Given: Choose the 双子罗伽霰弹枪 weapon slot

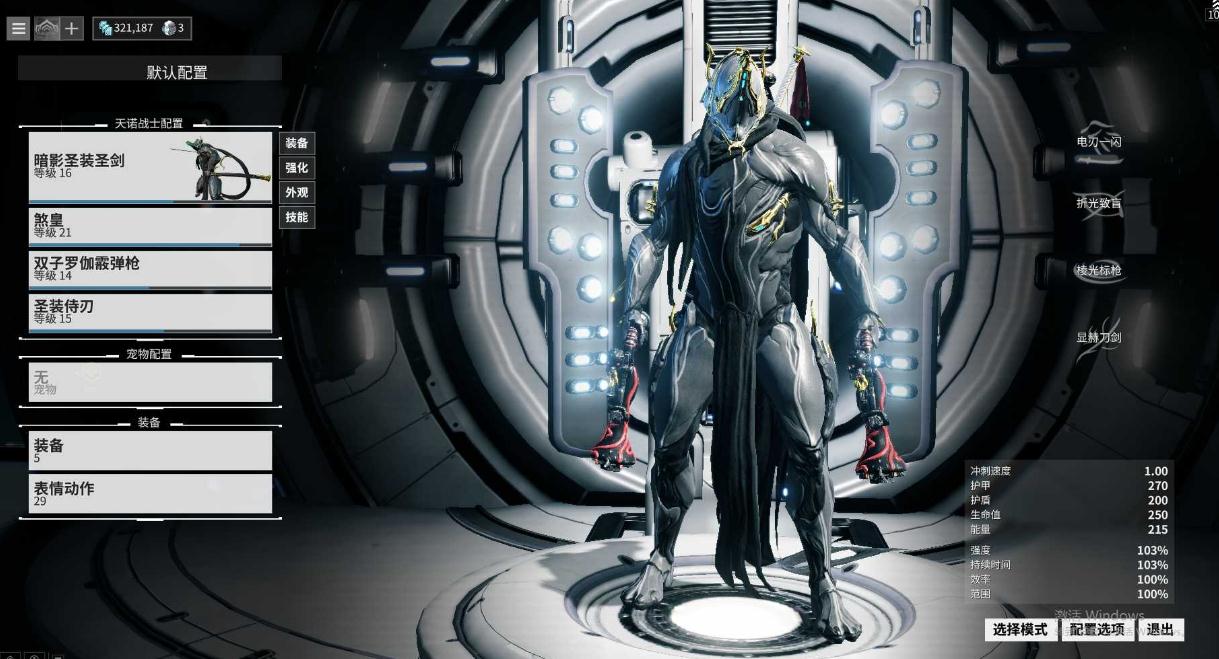Looking at the screenshot, I should [150, 269].
